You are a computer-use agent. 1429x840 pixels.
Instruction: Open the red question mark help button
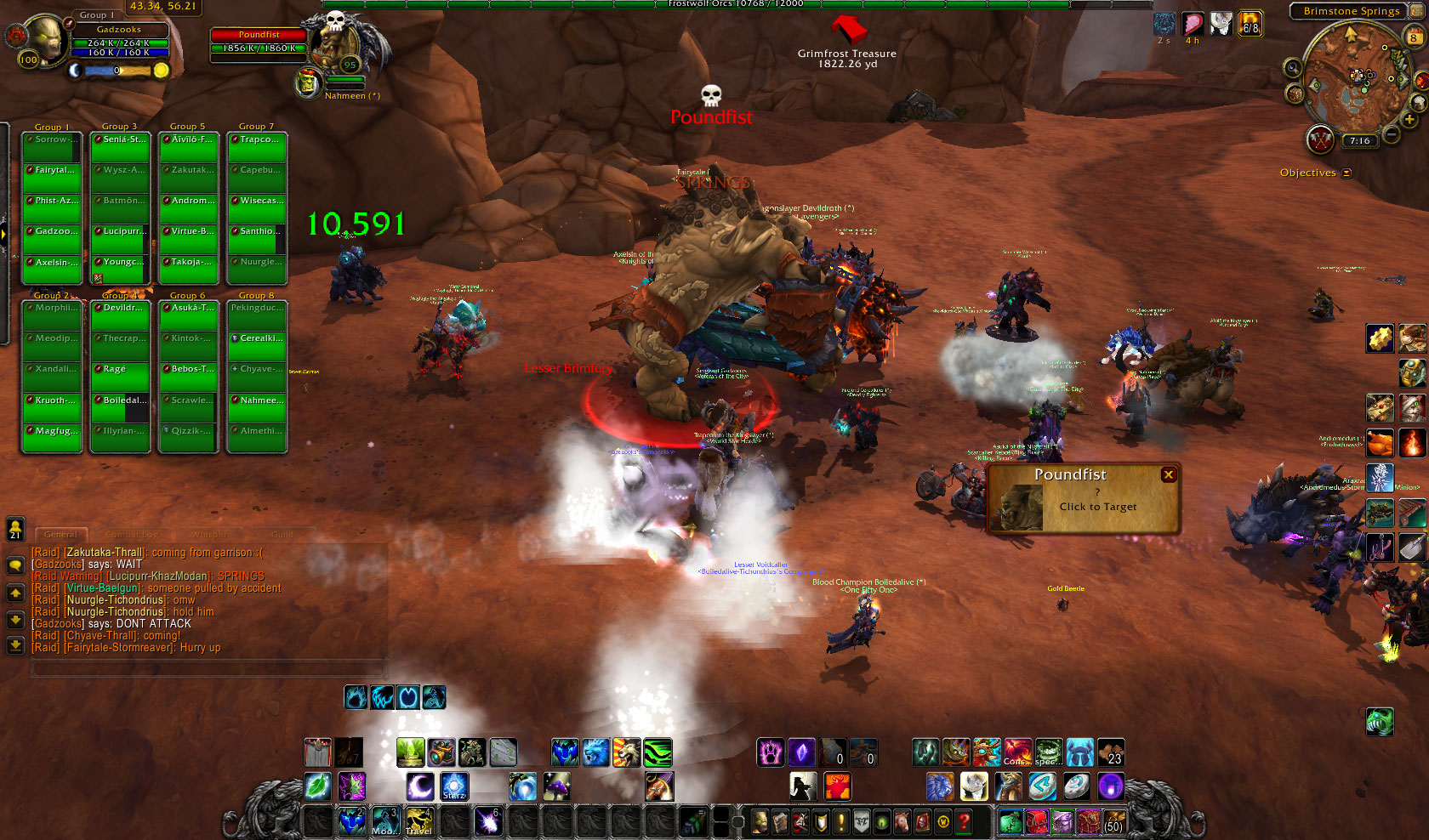[964, 821]
